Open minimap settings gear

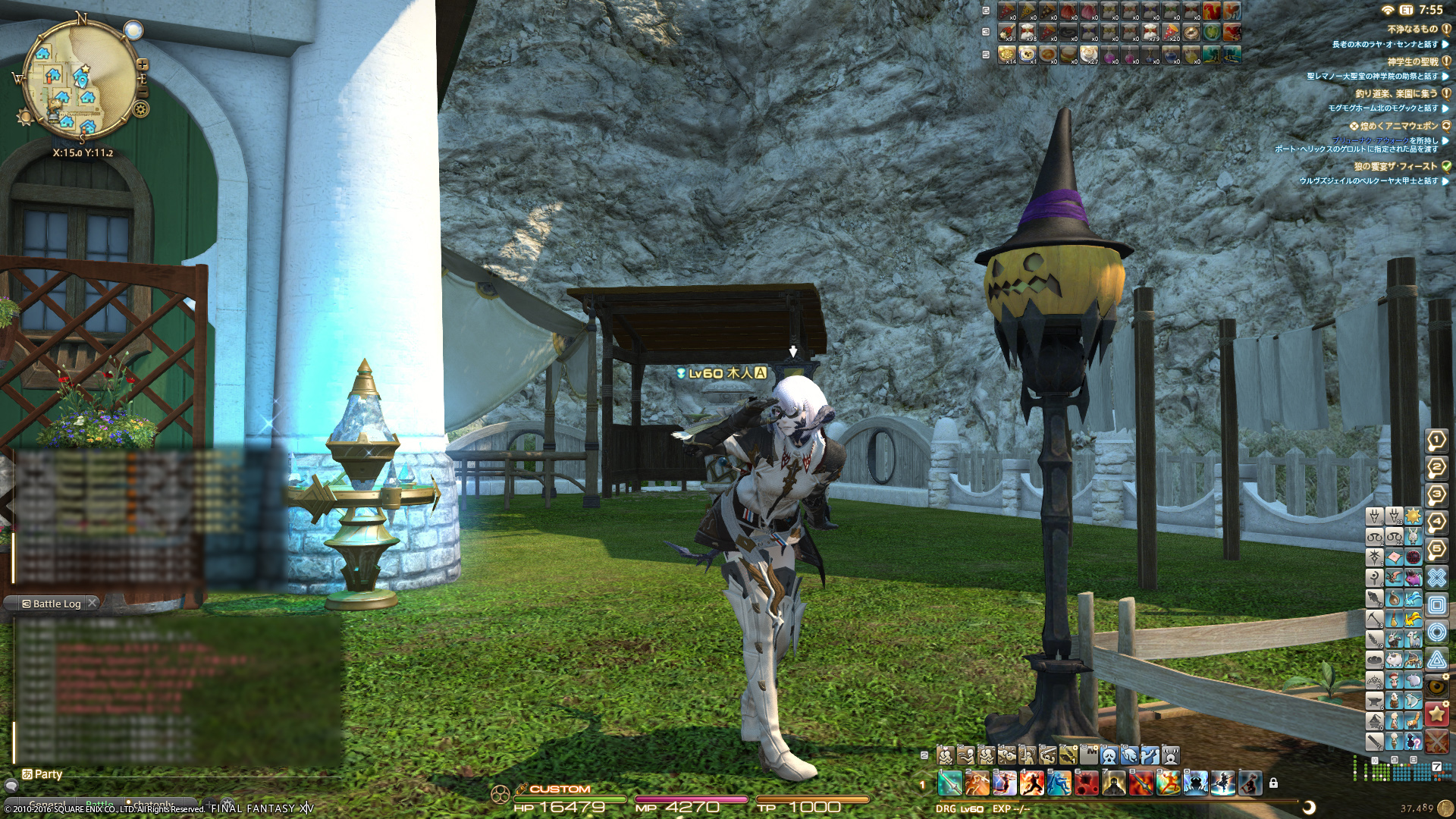[x=141, y=109]
